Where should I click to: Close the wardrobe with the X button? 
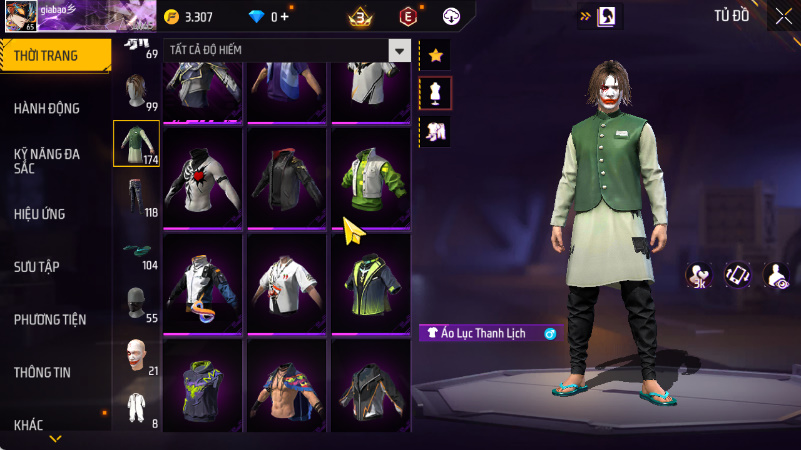[783, 15]
